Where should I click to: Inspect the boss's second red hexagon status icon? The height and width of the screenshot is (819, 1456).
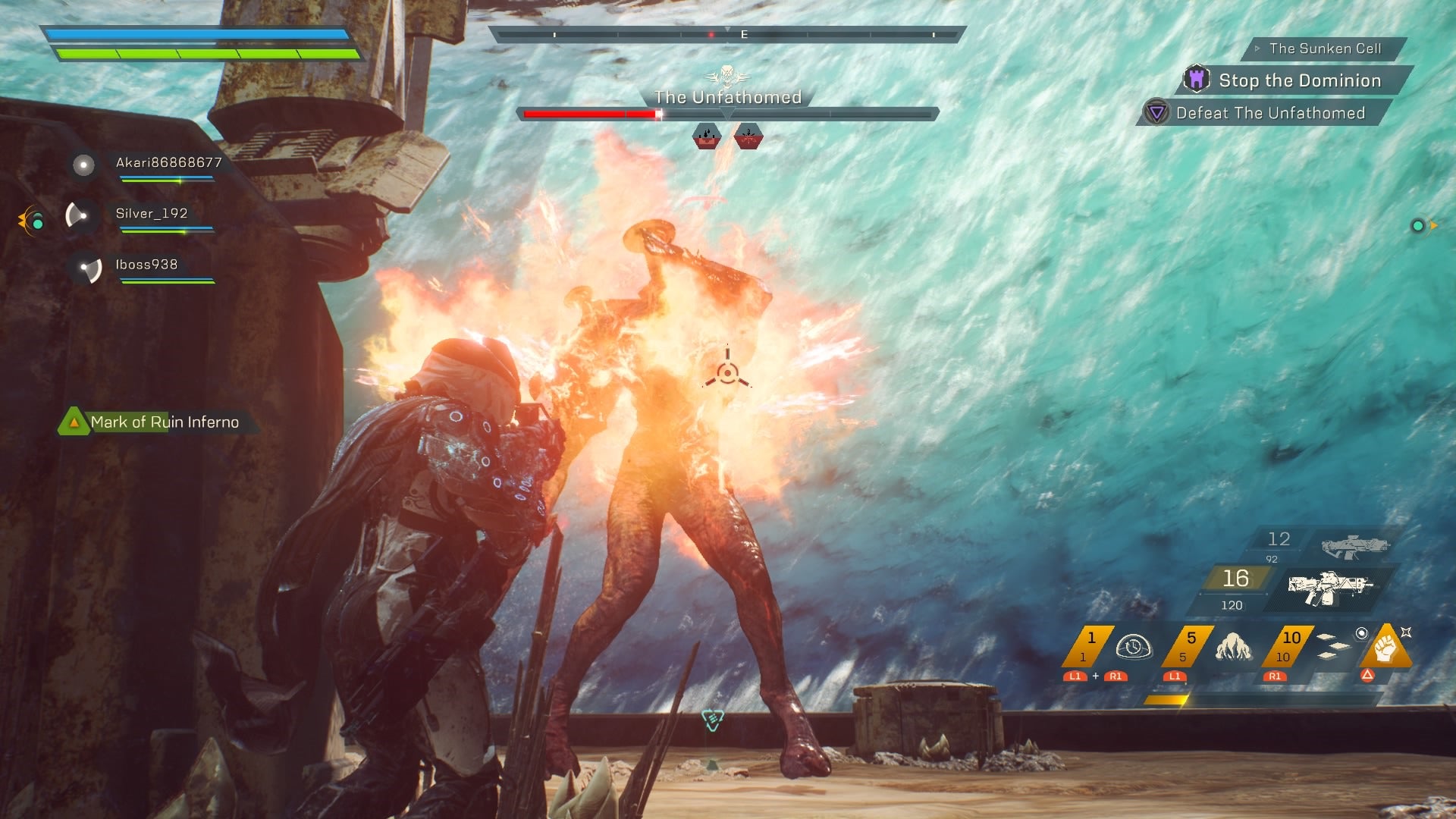pos(748,136)
